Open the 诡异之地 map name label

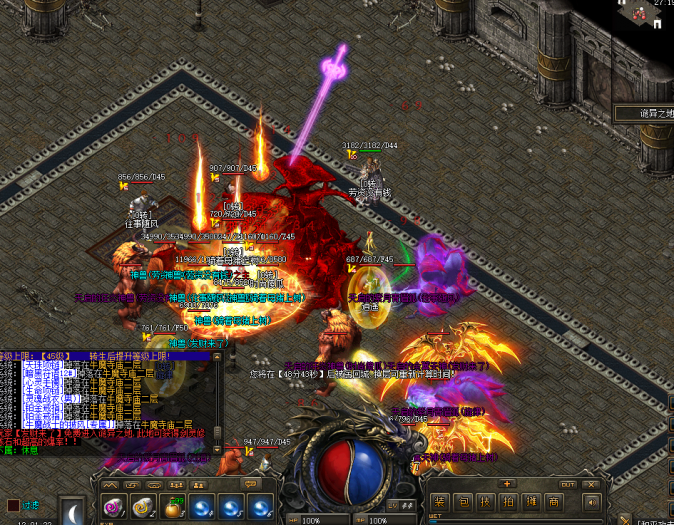643,115
